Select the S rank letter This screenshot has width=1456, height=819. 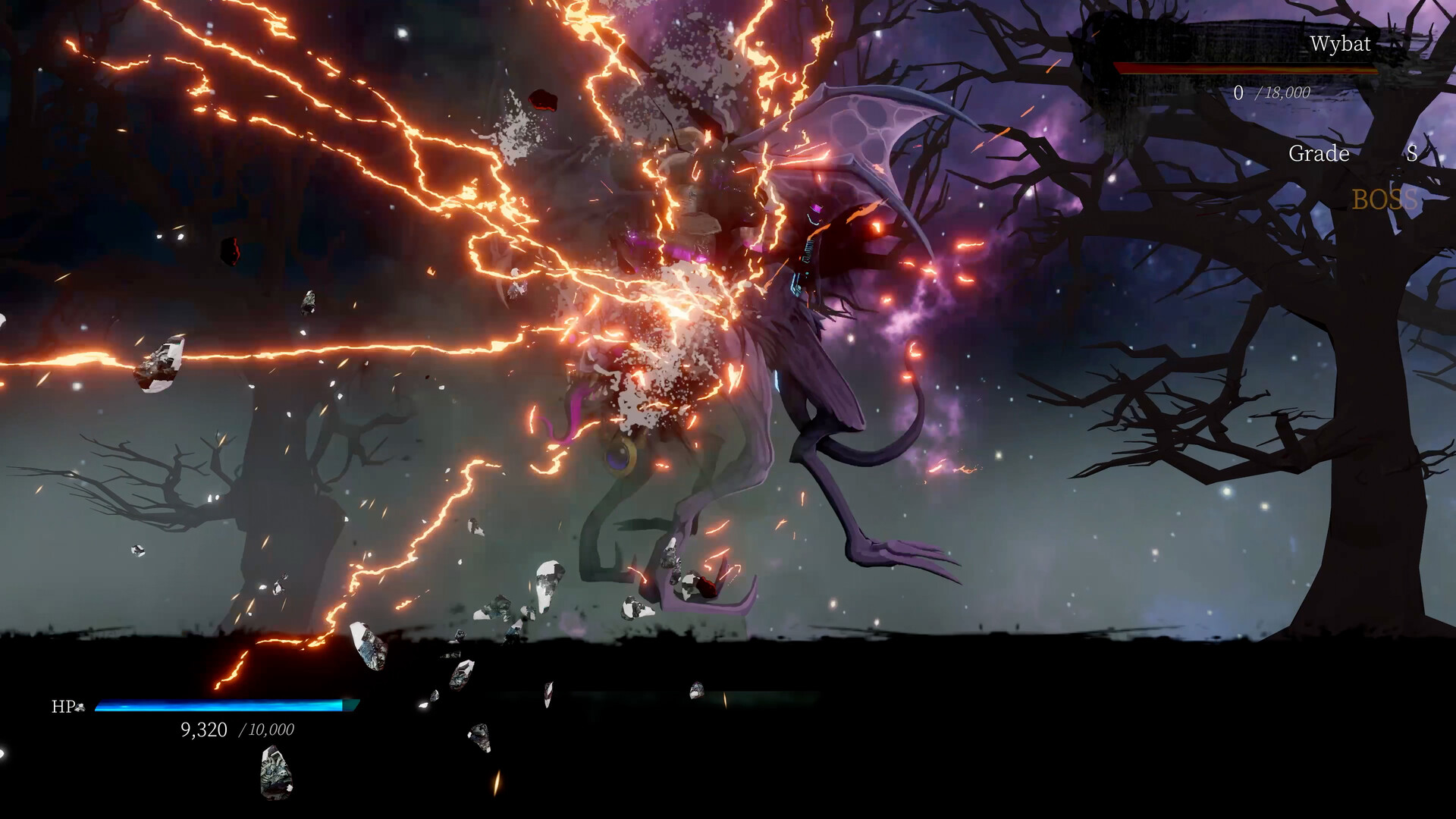pos(1411,155)
